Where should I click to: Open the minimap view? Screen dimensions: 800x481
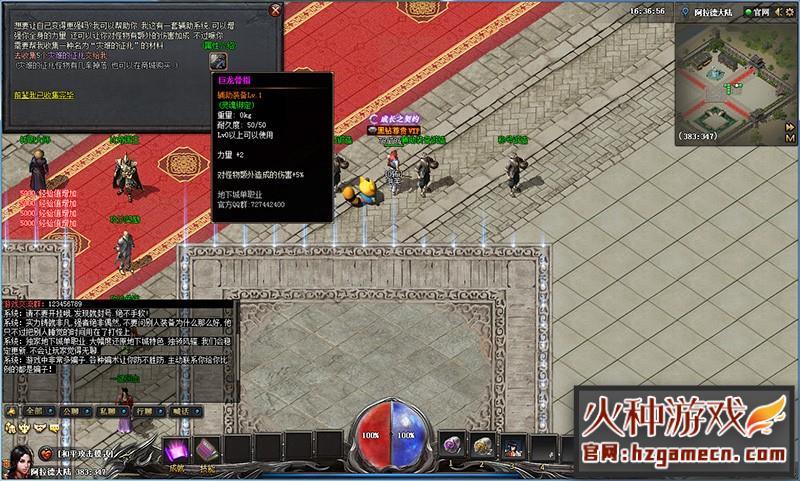737,75
